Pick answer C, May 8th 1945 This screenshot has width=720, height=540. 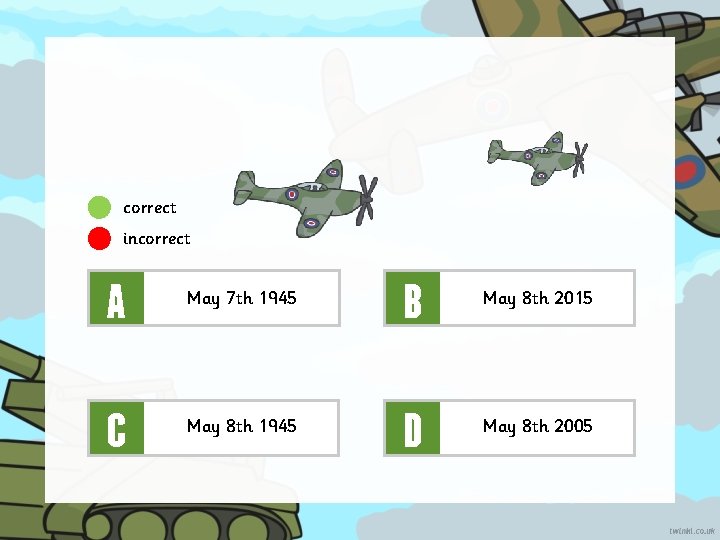[x=214, y=427]
